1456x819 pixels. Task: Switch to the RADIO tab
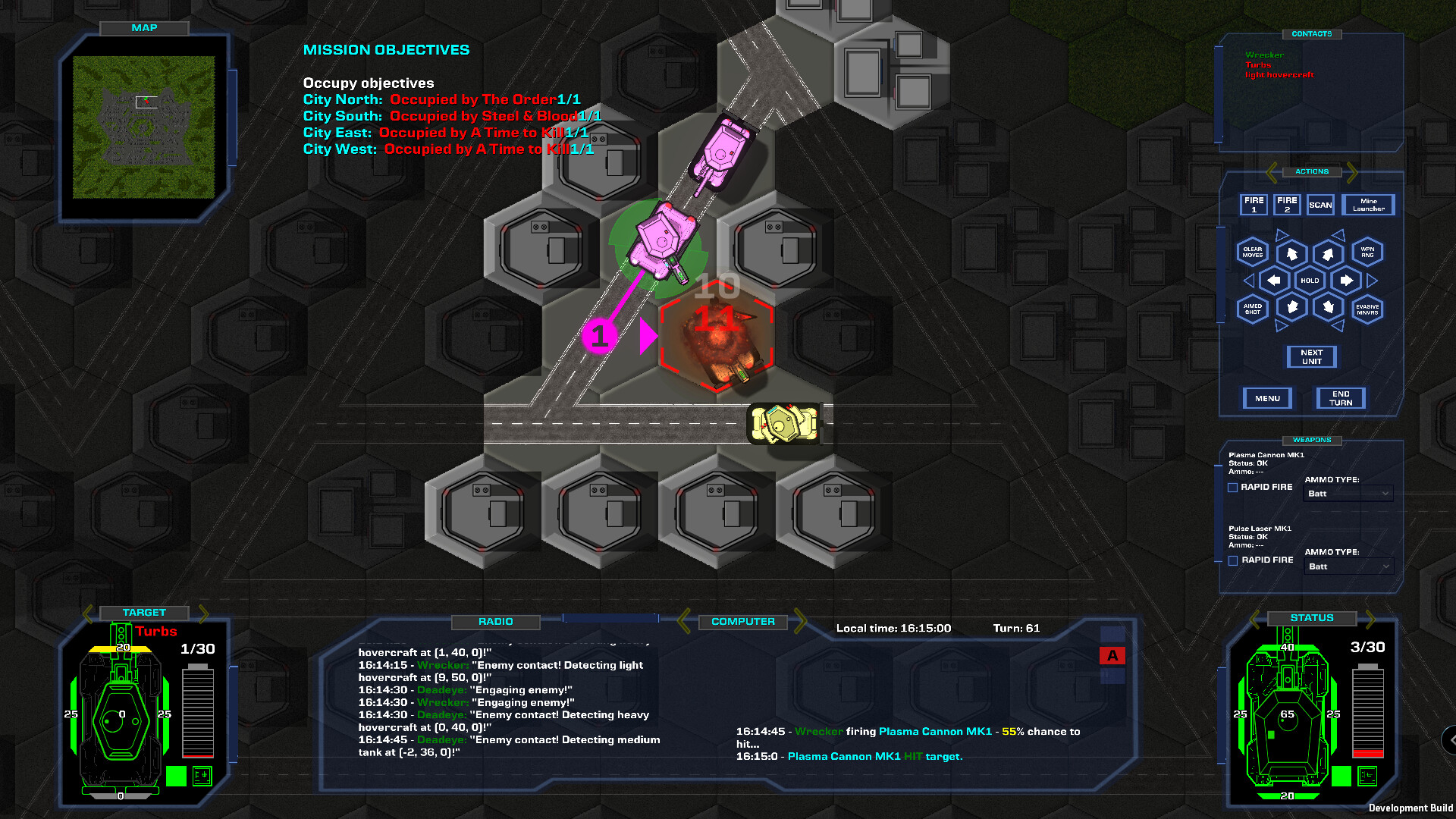497,621
